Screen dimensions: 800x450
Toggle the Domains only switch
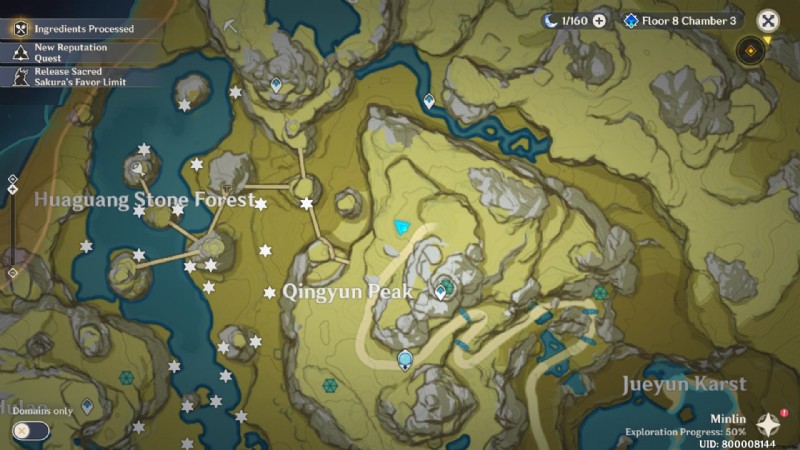31,430
